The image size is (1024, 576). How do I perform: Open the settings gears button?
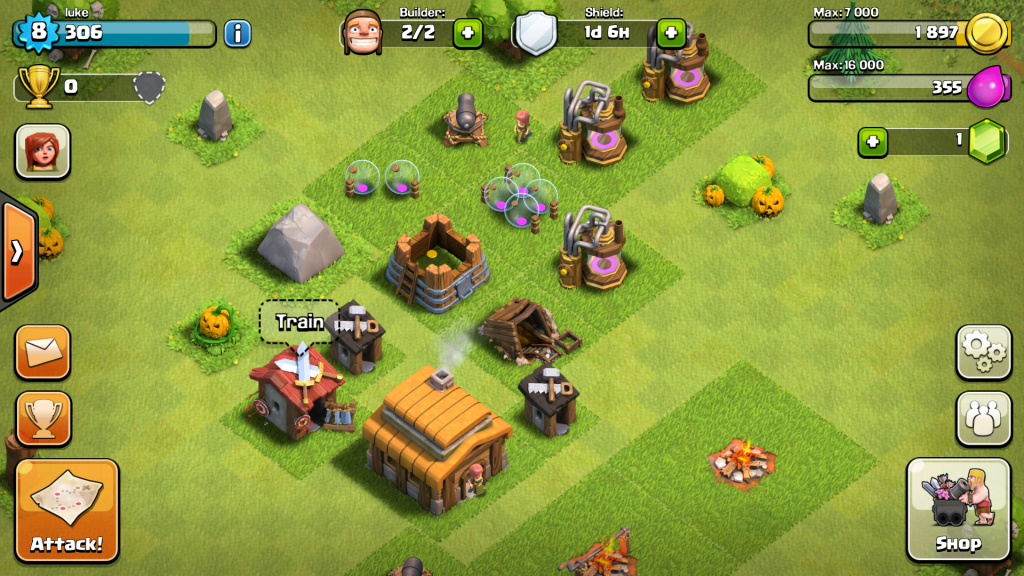pyautogui.click(x=983, y=352)
